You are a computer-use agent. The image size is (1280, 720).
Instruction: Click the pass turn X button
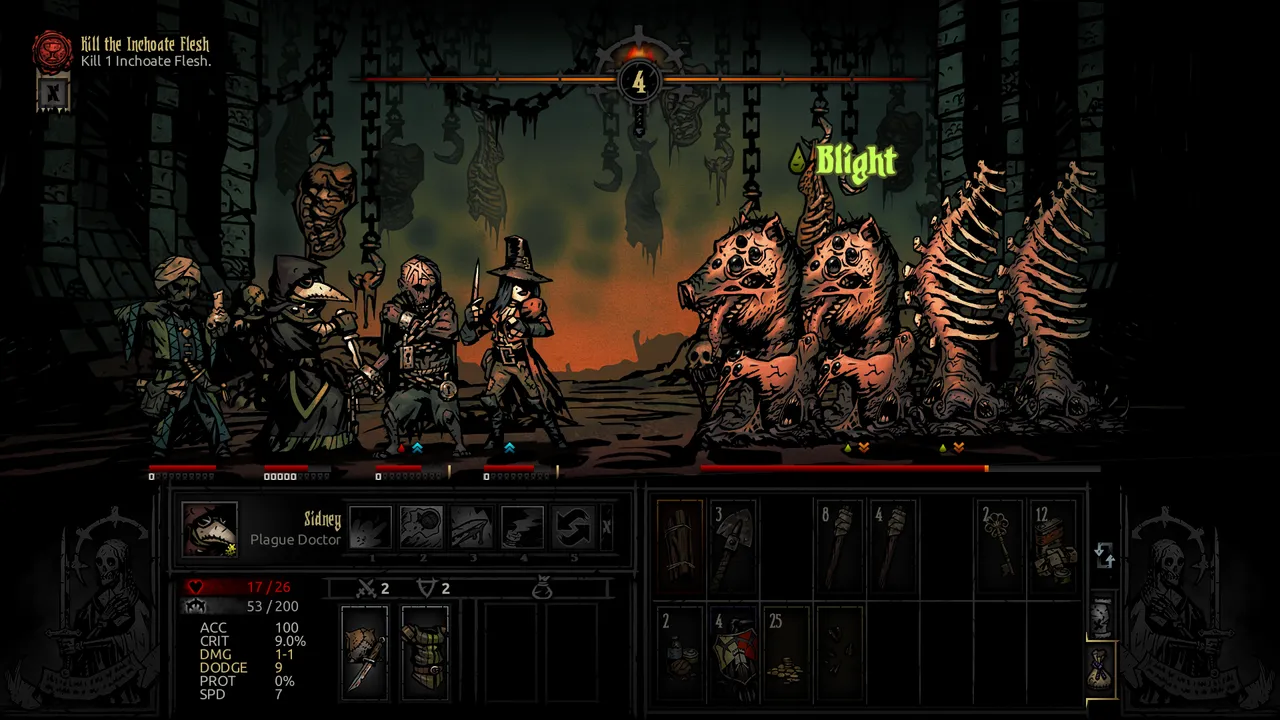607,527
